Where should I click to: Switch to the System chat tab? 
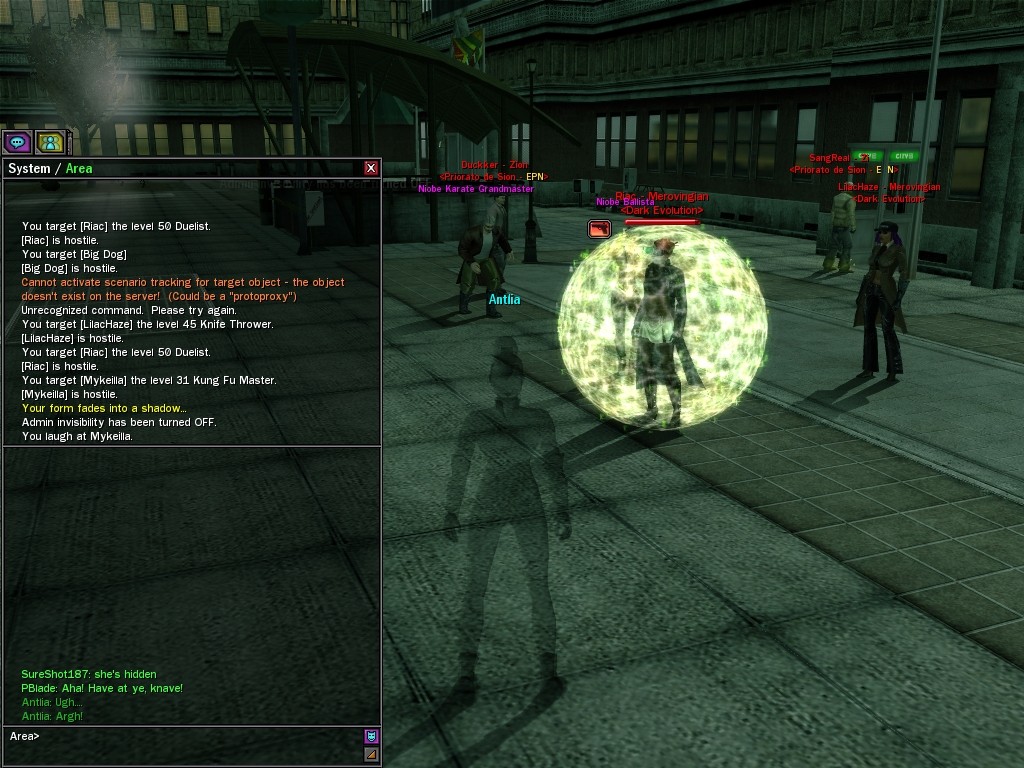[29, 169]
